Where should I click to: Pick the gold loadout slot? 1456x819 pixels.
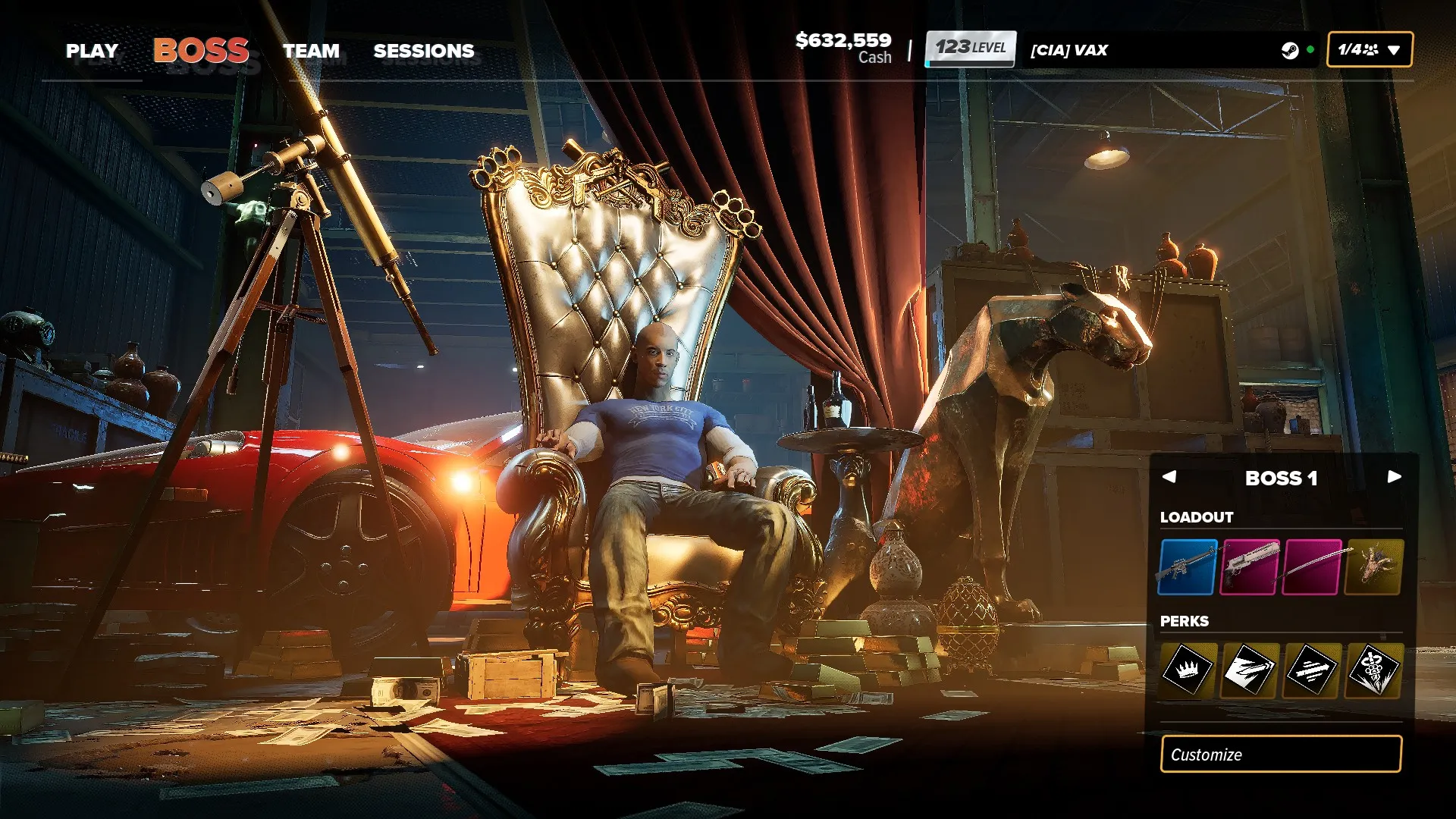pyautogui.click(x=1374, y=567)
